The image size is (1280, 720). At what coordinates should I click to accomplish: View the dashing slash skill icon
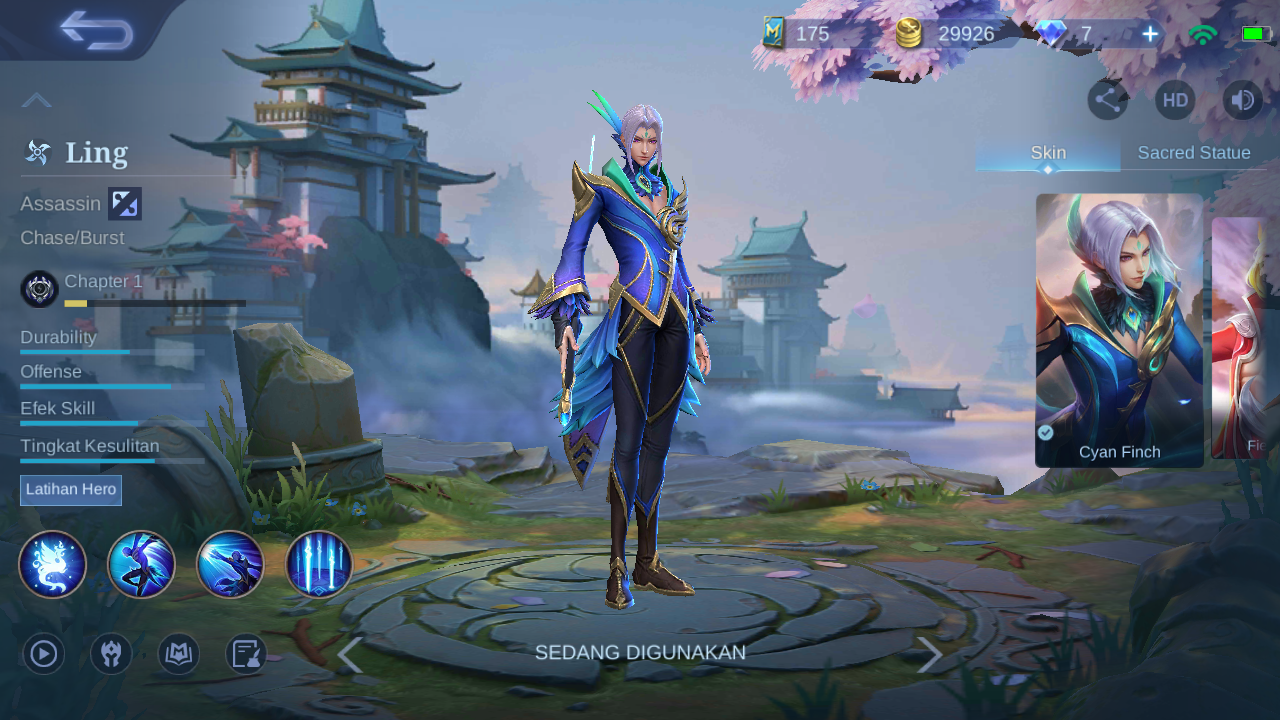pyautogui.click(x=230, y=564)
